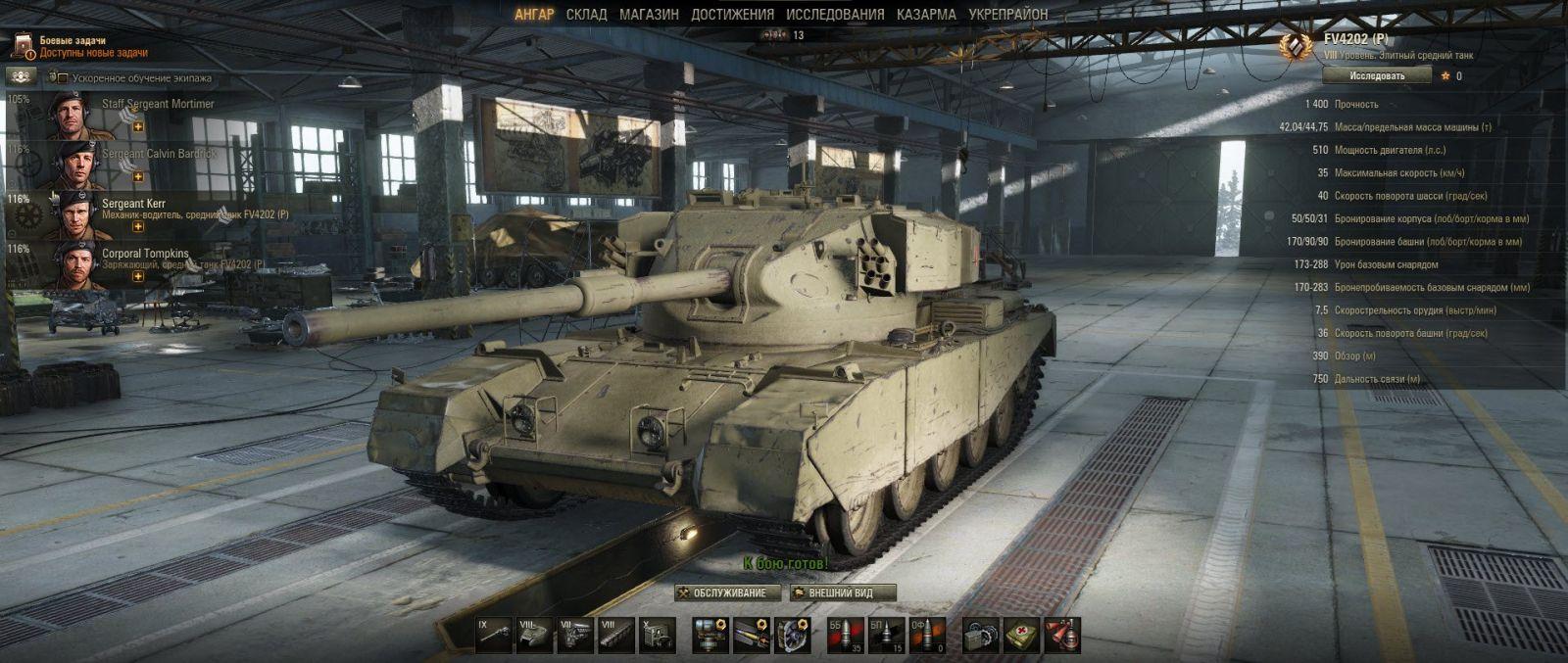This screenshot has width=1568, height=663.
Task: Select the tier IX gun module slot
Action: tap(493, 636)
